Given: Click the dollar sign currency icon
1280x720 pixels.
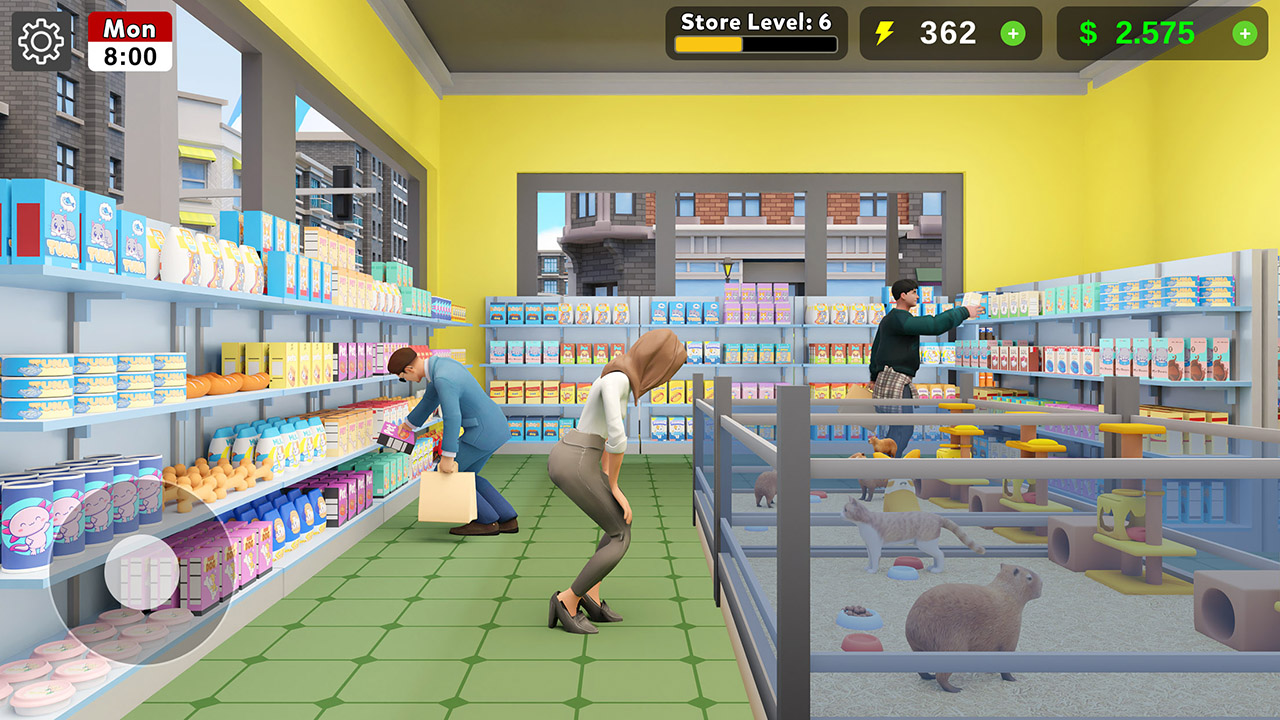Looking at the screenshot, I should [x=1090, y=33].
